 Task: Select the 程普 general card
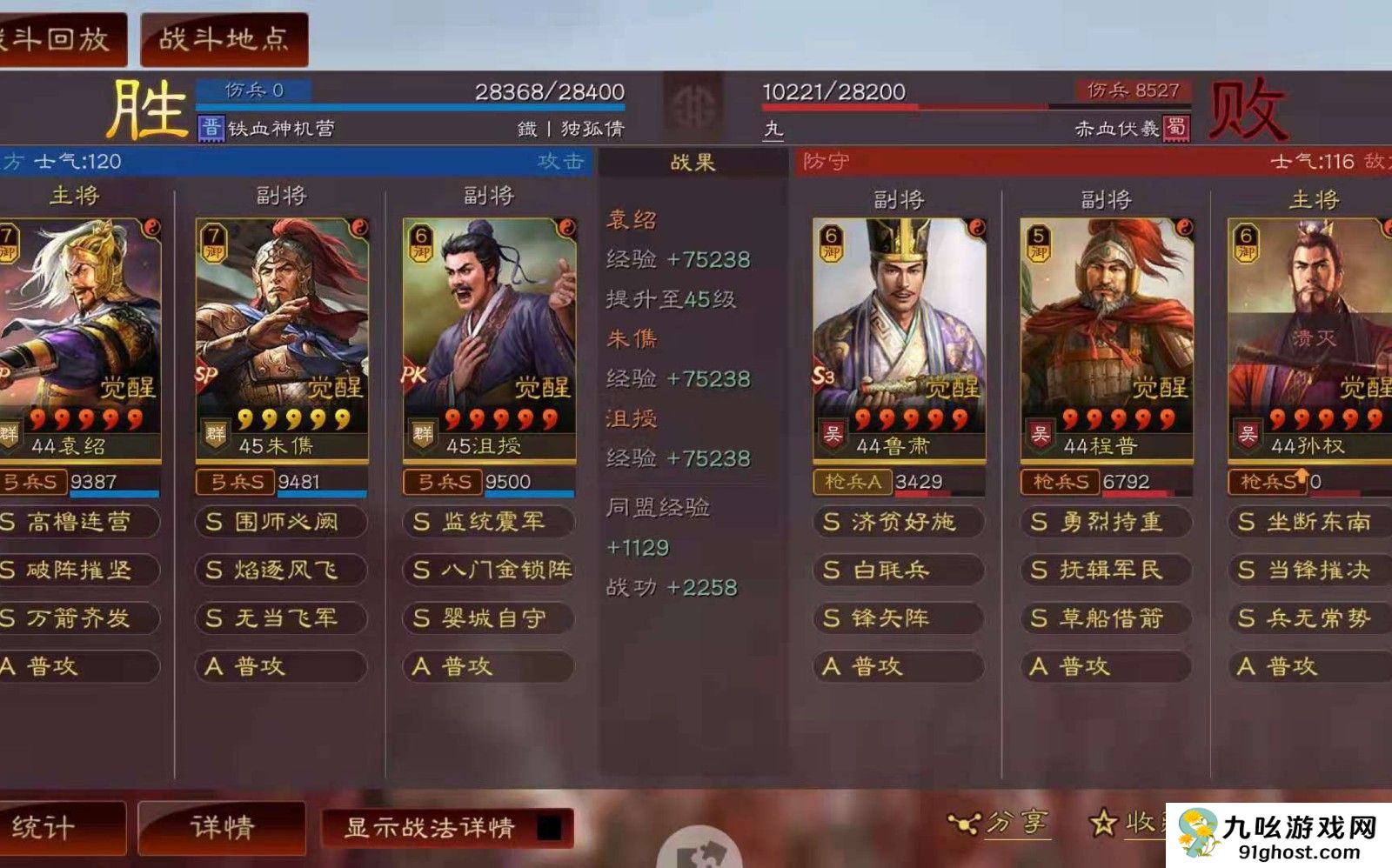point(1106,339)
